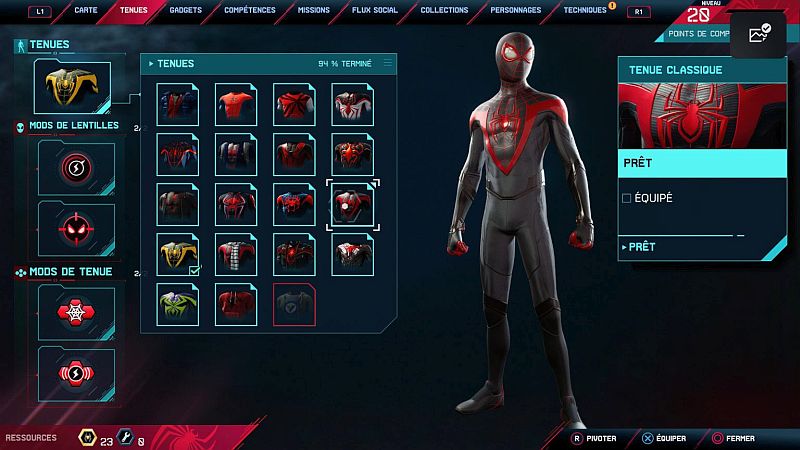Open the Tenues list options icon

click(x=388, y=63)
